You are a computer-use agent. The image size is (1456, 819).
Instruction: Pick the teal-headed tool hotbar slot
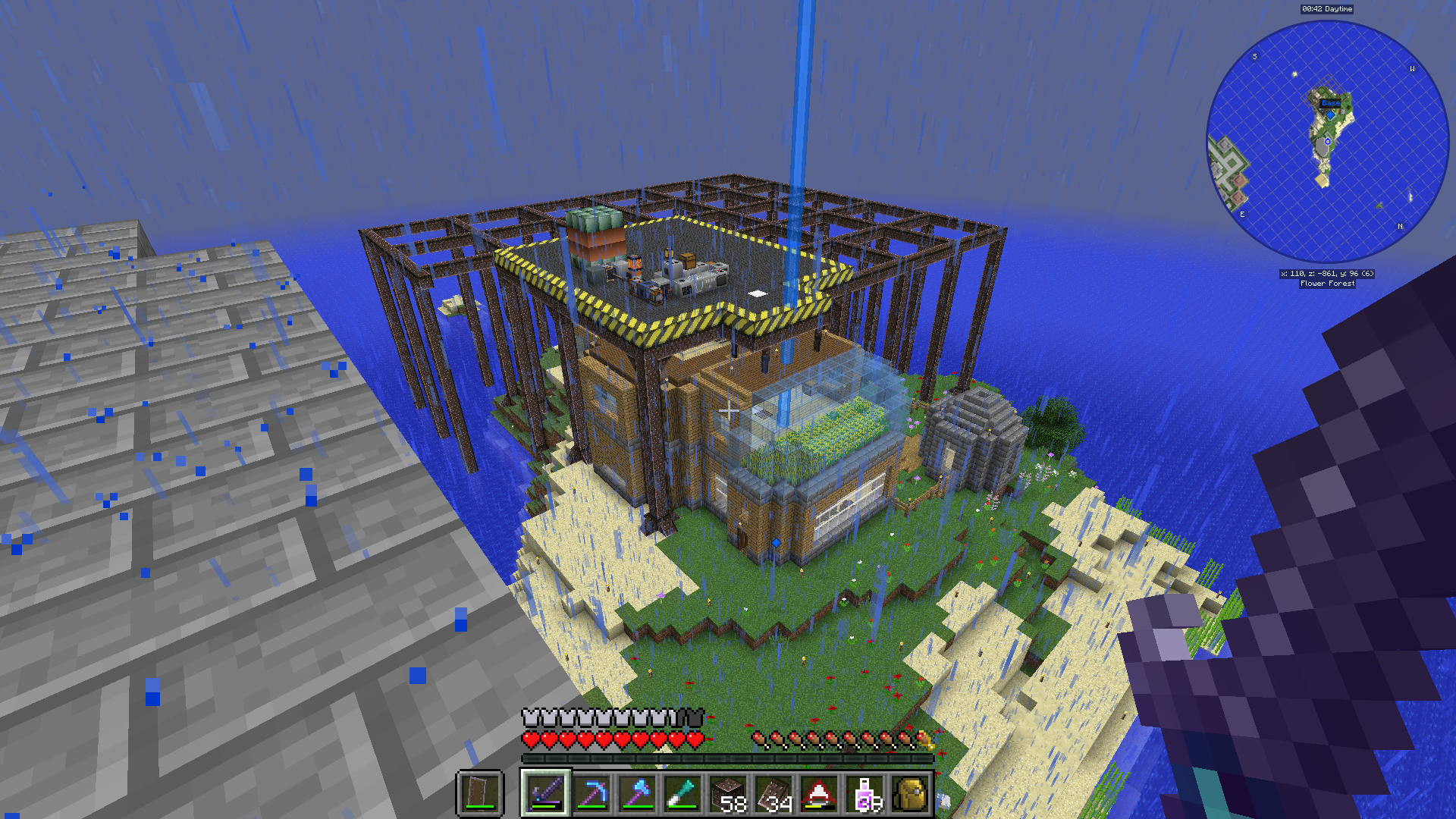click(x=682, y=793)
